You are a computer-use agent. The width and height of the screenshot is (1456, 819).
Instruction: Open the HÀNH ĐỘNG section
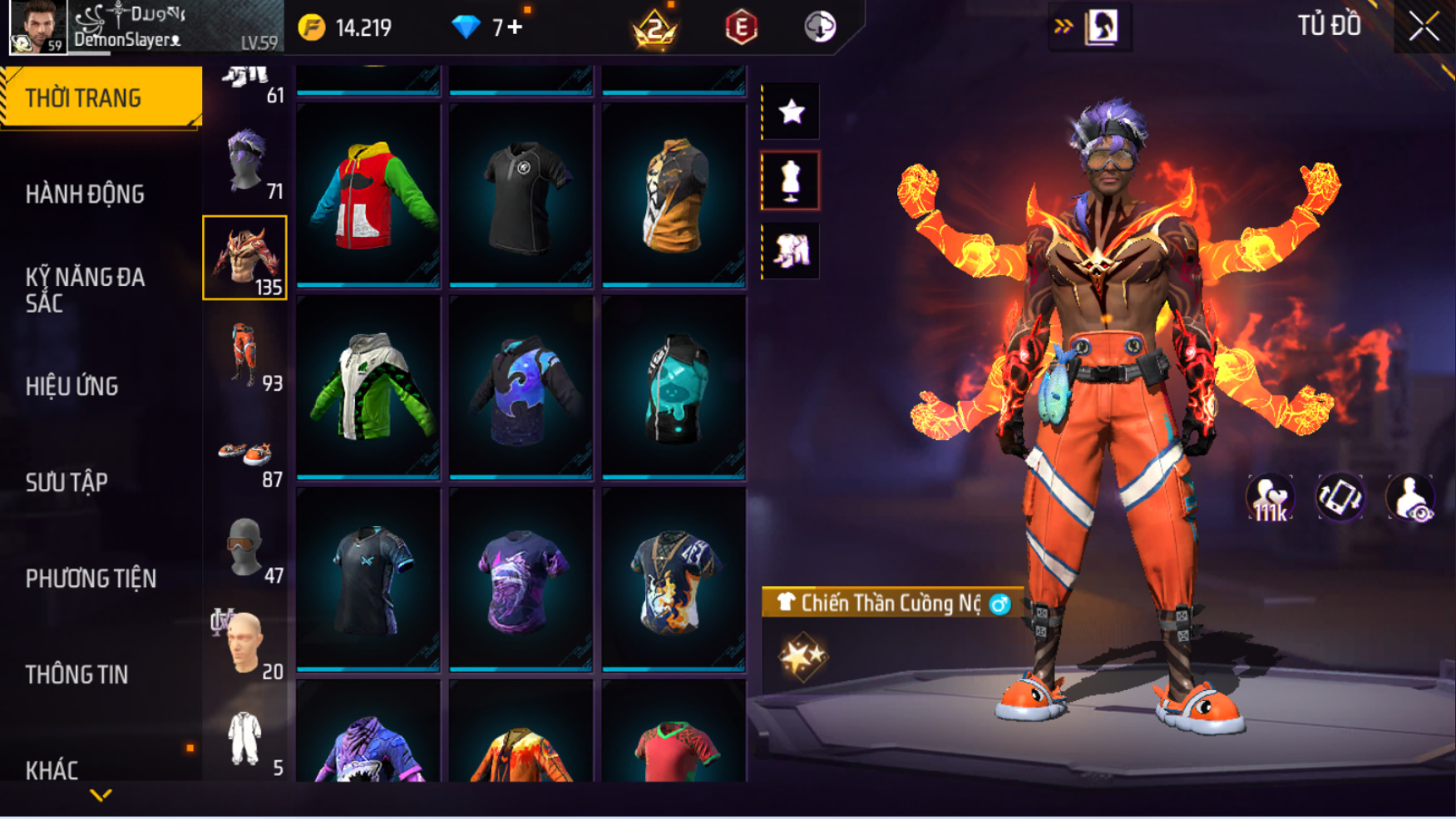85,195
